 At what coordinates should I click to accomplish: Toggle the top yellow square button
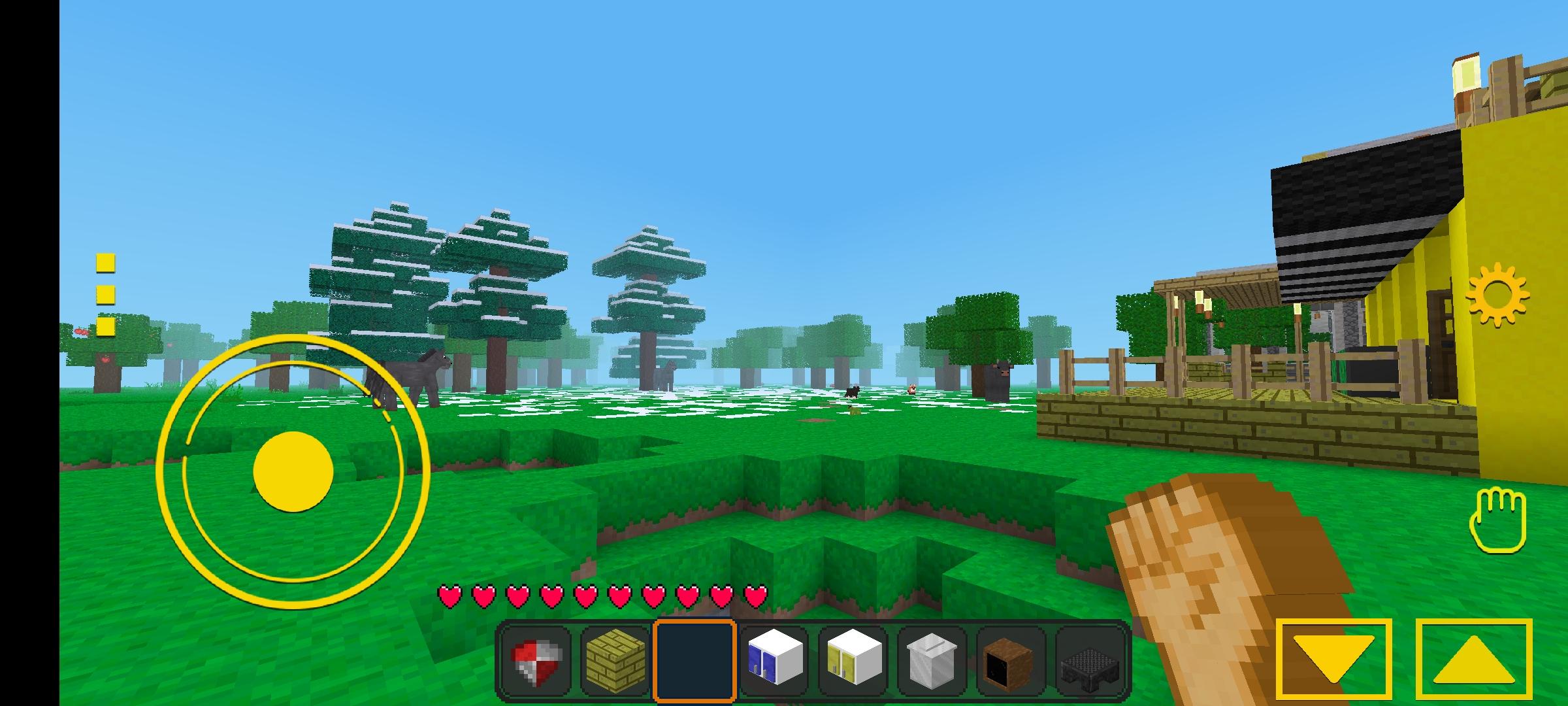coord(104,264)
